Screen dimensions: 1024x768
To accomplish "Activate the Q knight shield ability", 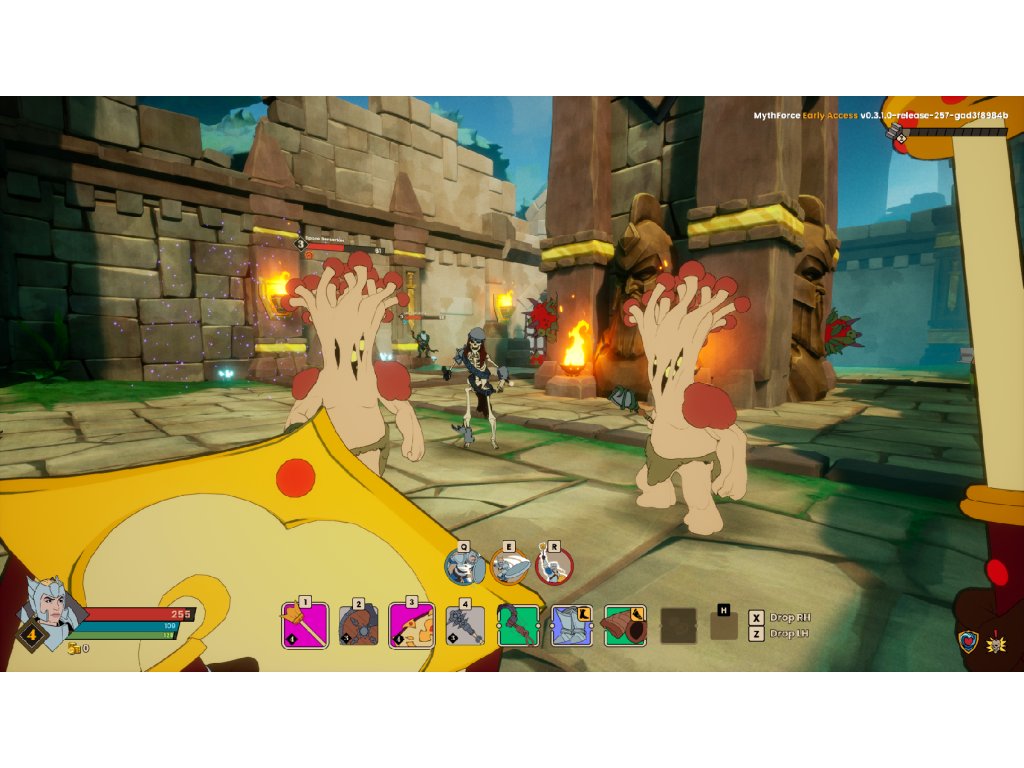I will click(464, 567).
